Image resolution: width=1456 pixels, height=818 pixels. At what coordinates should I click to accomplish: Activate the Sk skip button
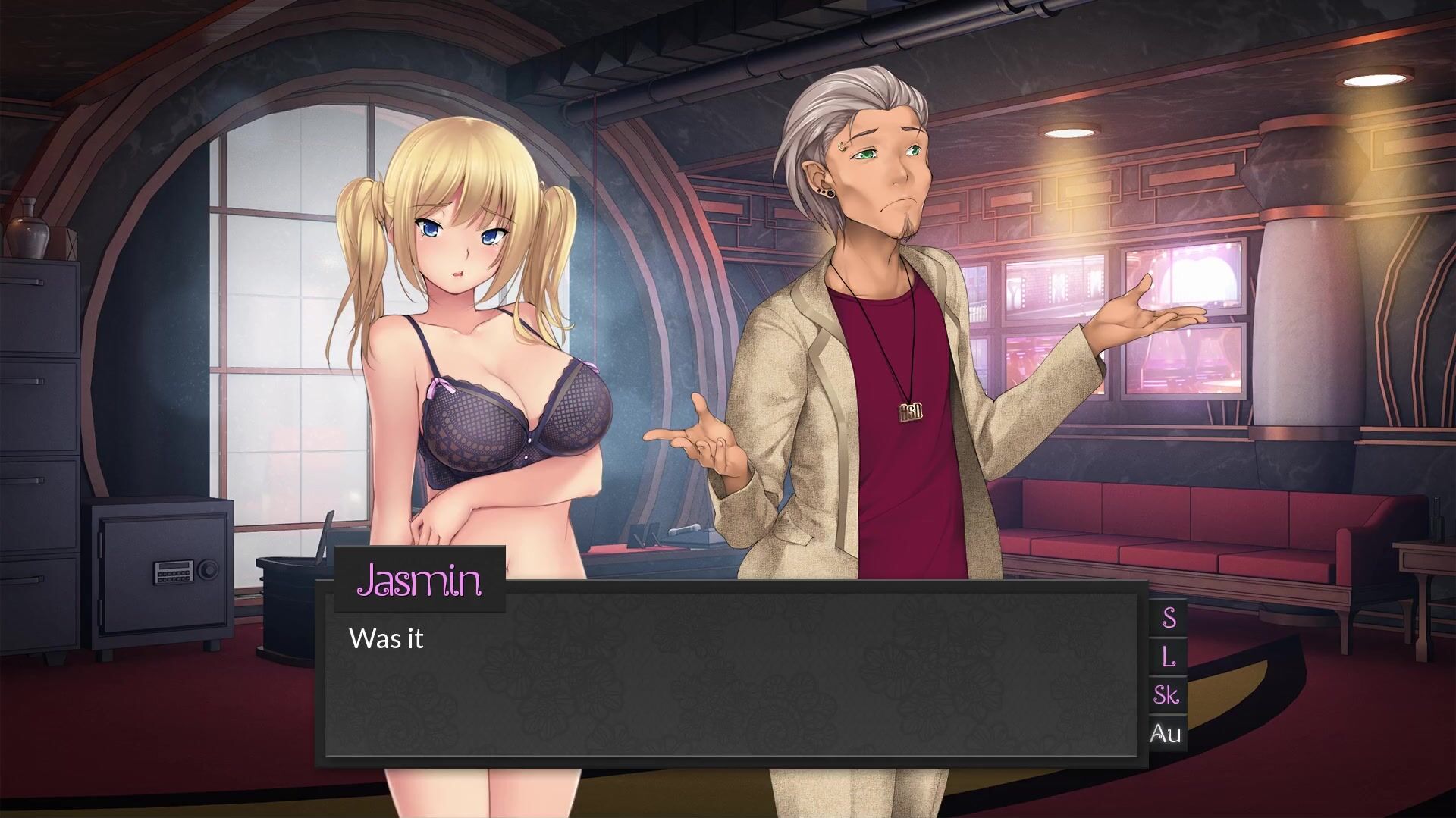pos(1167,694)
